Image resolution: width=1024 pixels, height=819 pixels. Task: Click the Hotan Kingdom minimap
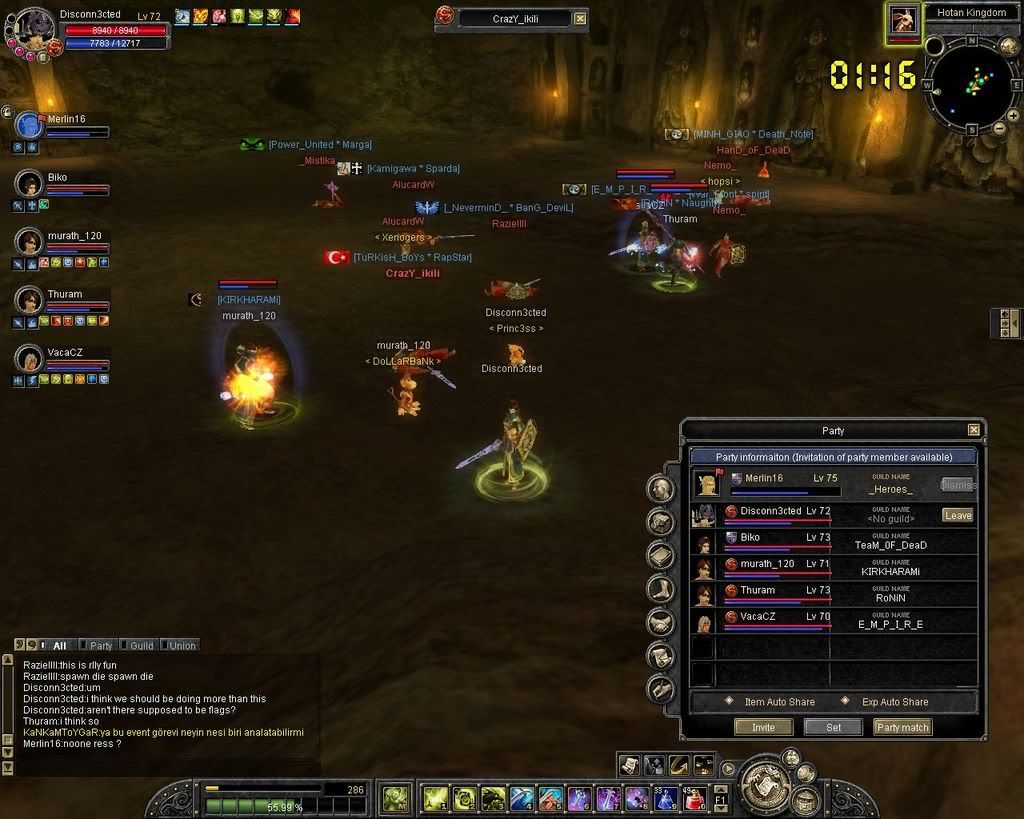click(970, 82)
